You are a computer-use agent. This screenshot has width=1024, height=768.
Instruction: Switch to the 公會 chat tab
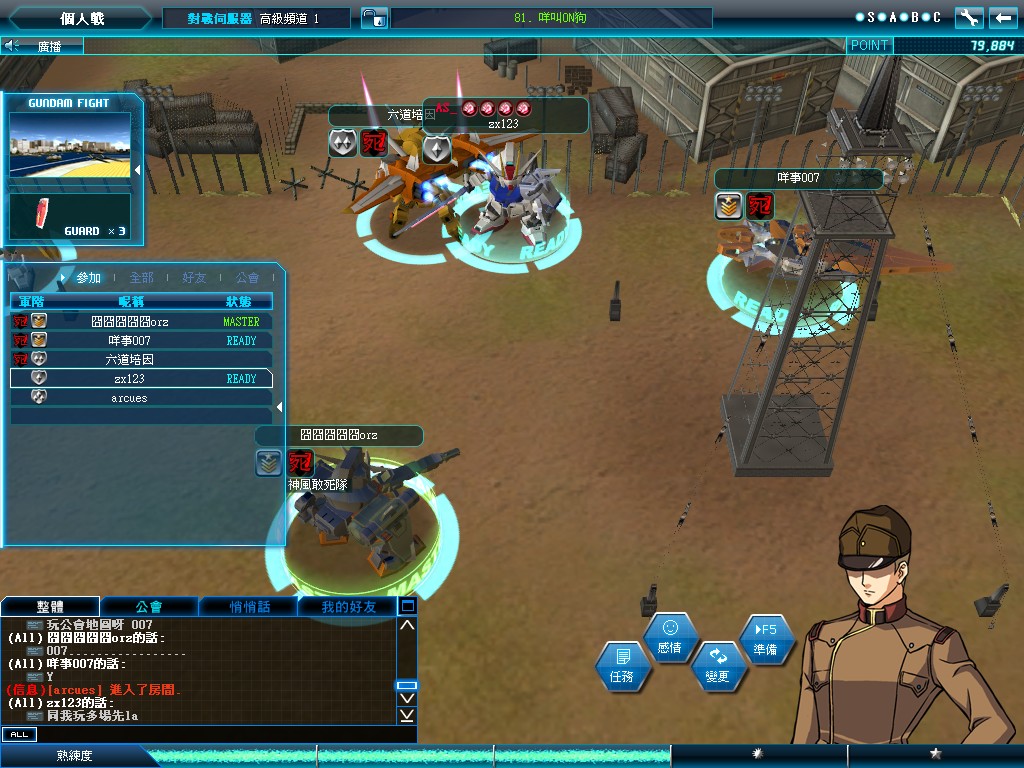point(149,606)
